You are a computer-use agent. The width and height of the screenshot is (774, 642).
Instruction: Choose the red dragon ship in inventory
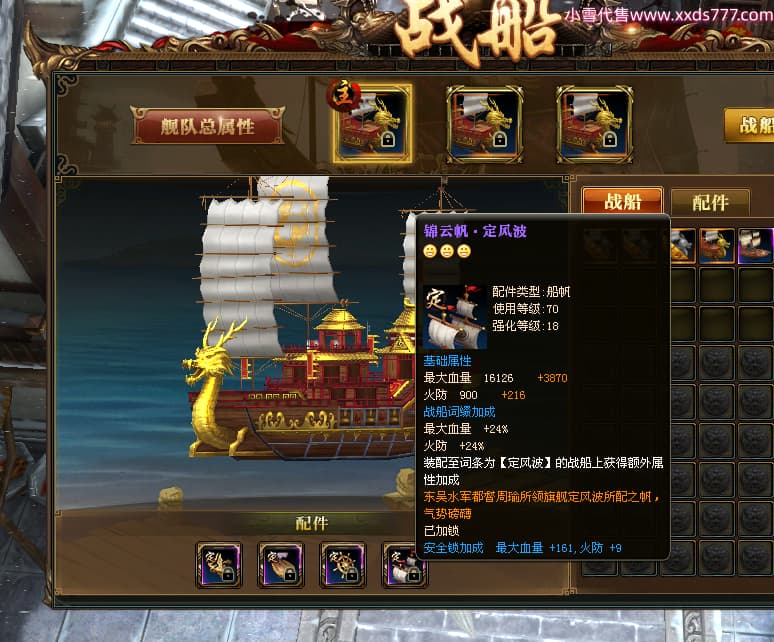pos(717,245)
